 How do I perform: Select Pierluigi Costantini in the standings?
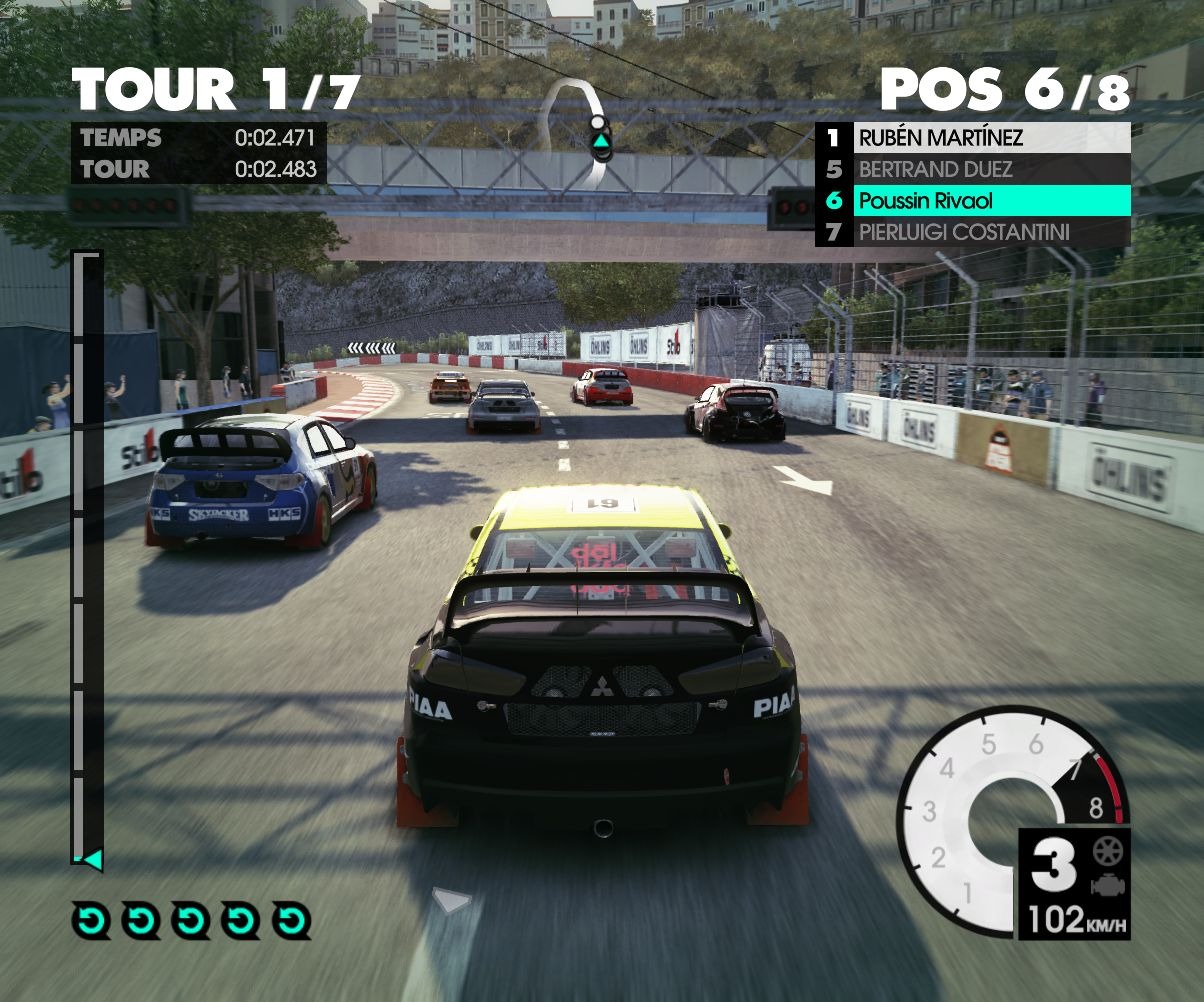pyautogui.click(x=973, y=233)
